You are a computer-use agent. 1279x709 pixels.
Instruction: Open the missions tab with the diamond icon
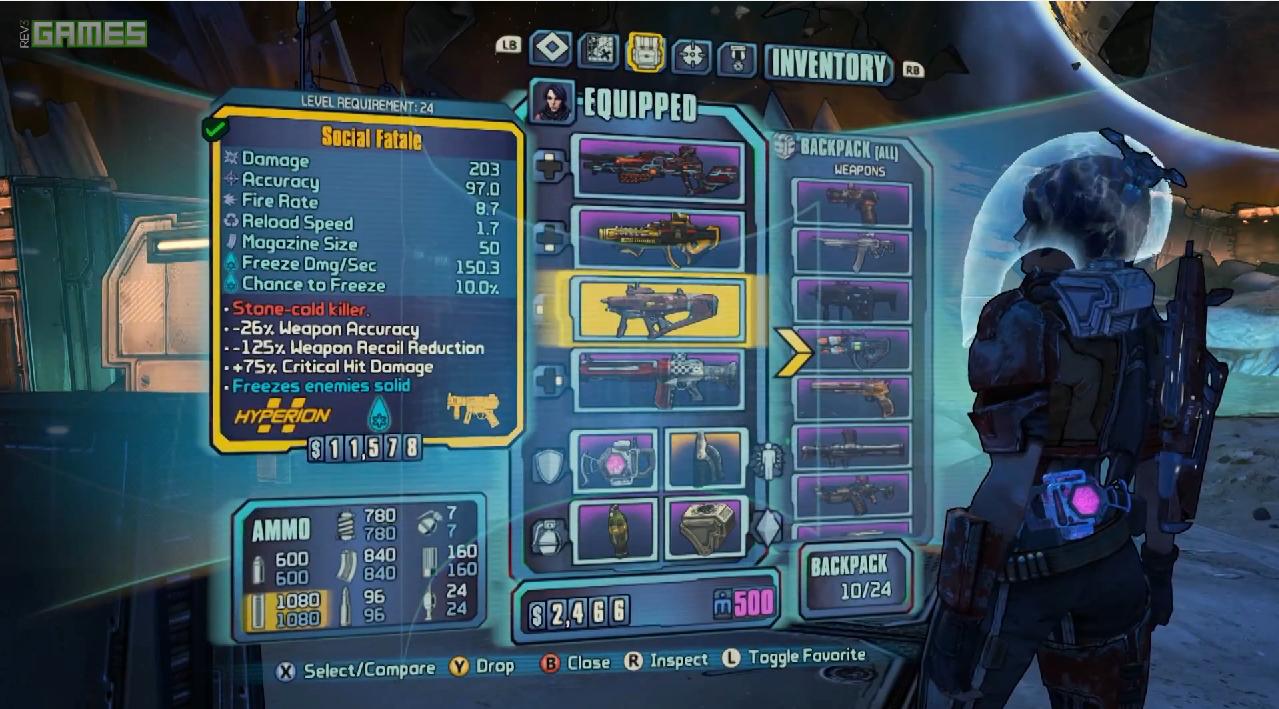[551, 48]
